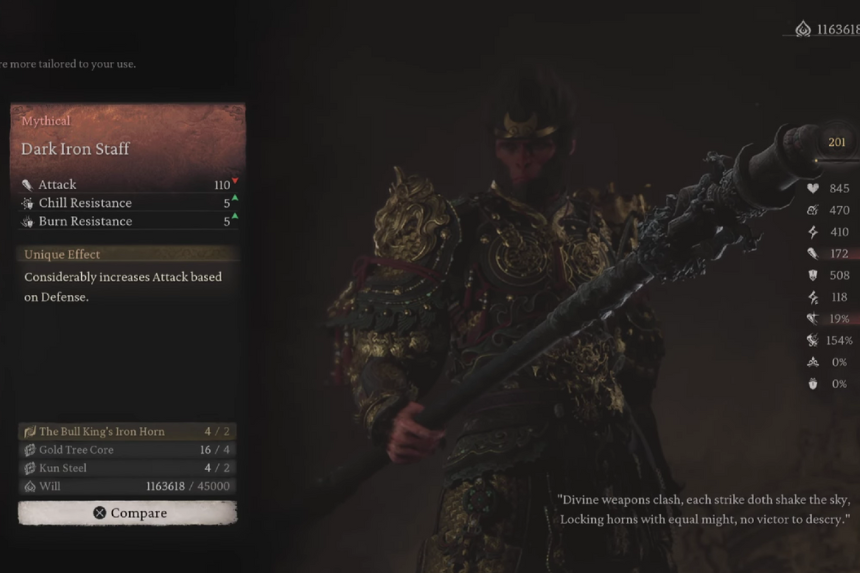Click the Compare button
Image resolution: width=860 pixels, height=573 pixels.
click(x=128, y=513)
